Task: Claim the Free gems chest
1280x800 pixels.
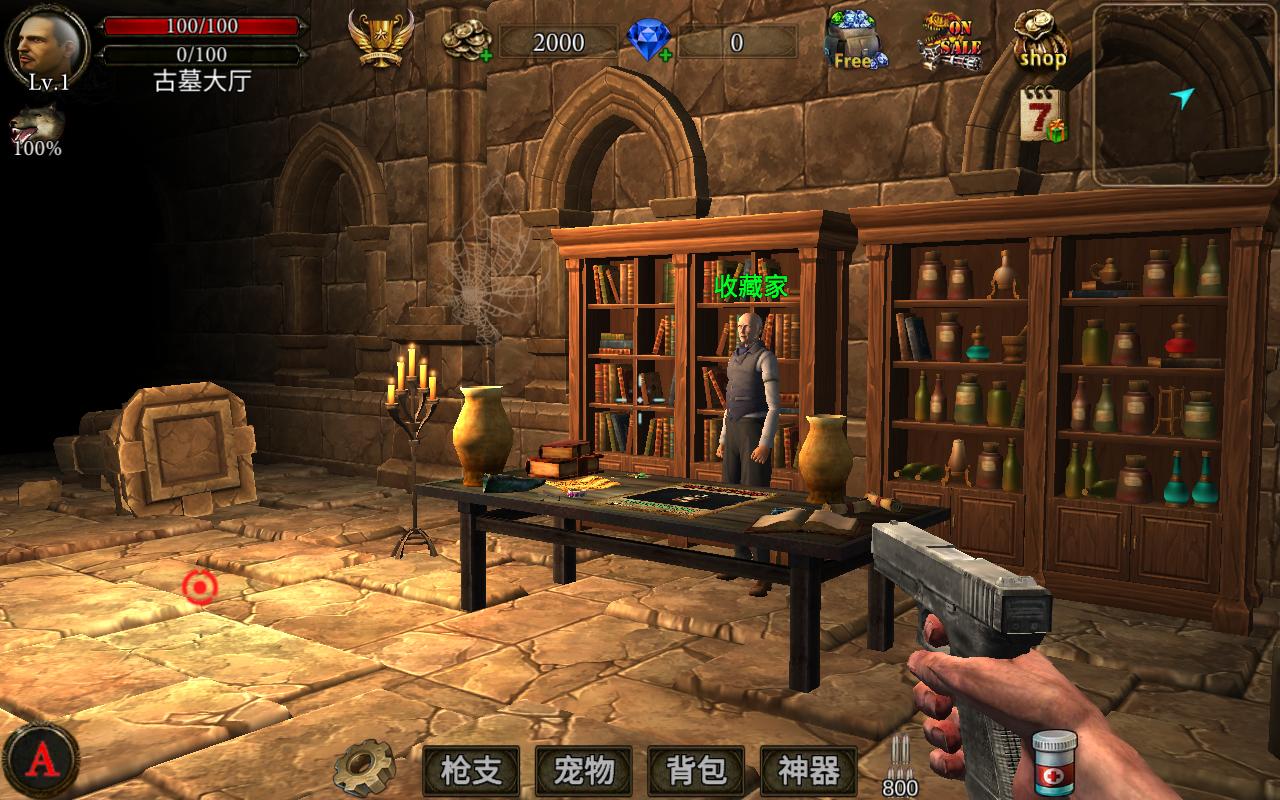Action: click(x=856, y=40)
